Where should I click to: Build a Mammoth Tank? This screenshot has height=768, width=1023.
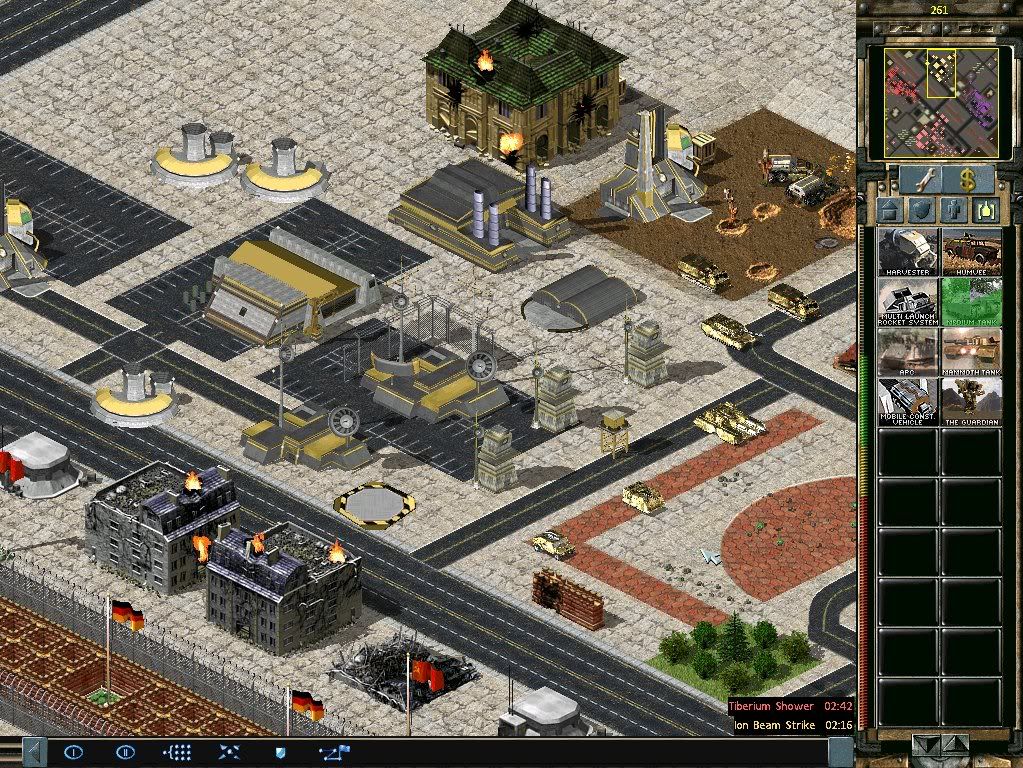(x=971, y=352)
